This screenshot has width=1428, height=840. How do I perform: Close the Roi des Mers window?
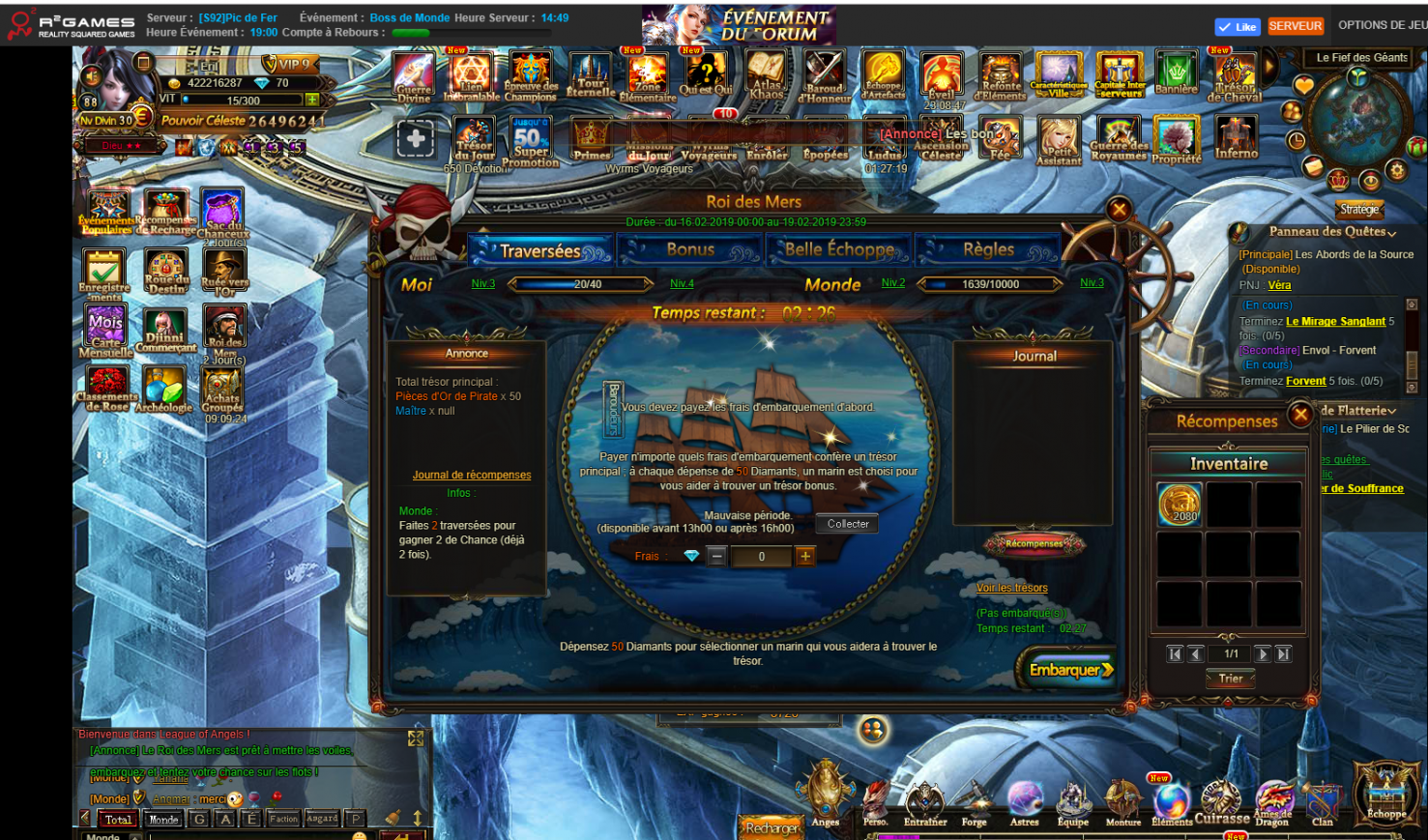(x=1119, y=209)
